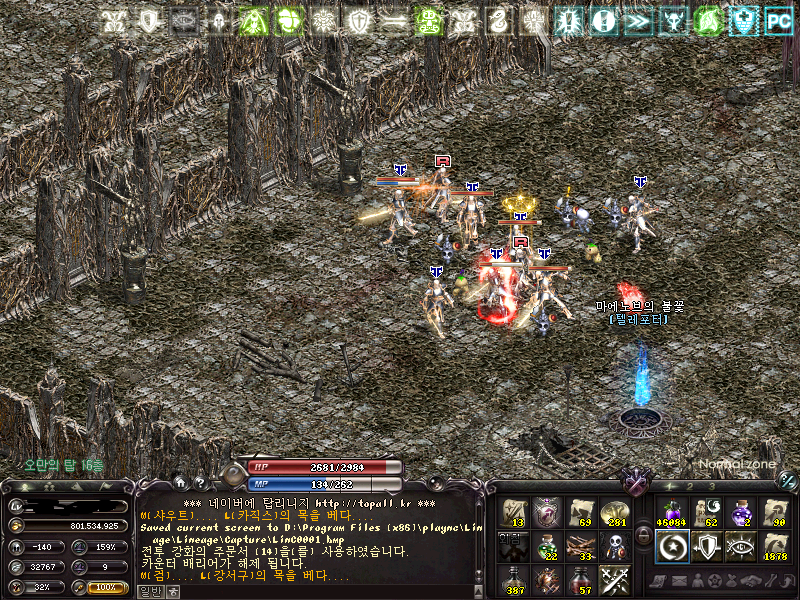
Task: Switch to hotbar page 3
Action: pos(713,485)
